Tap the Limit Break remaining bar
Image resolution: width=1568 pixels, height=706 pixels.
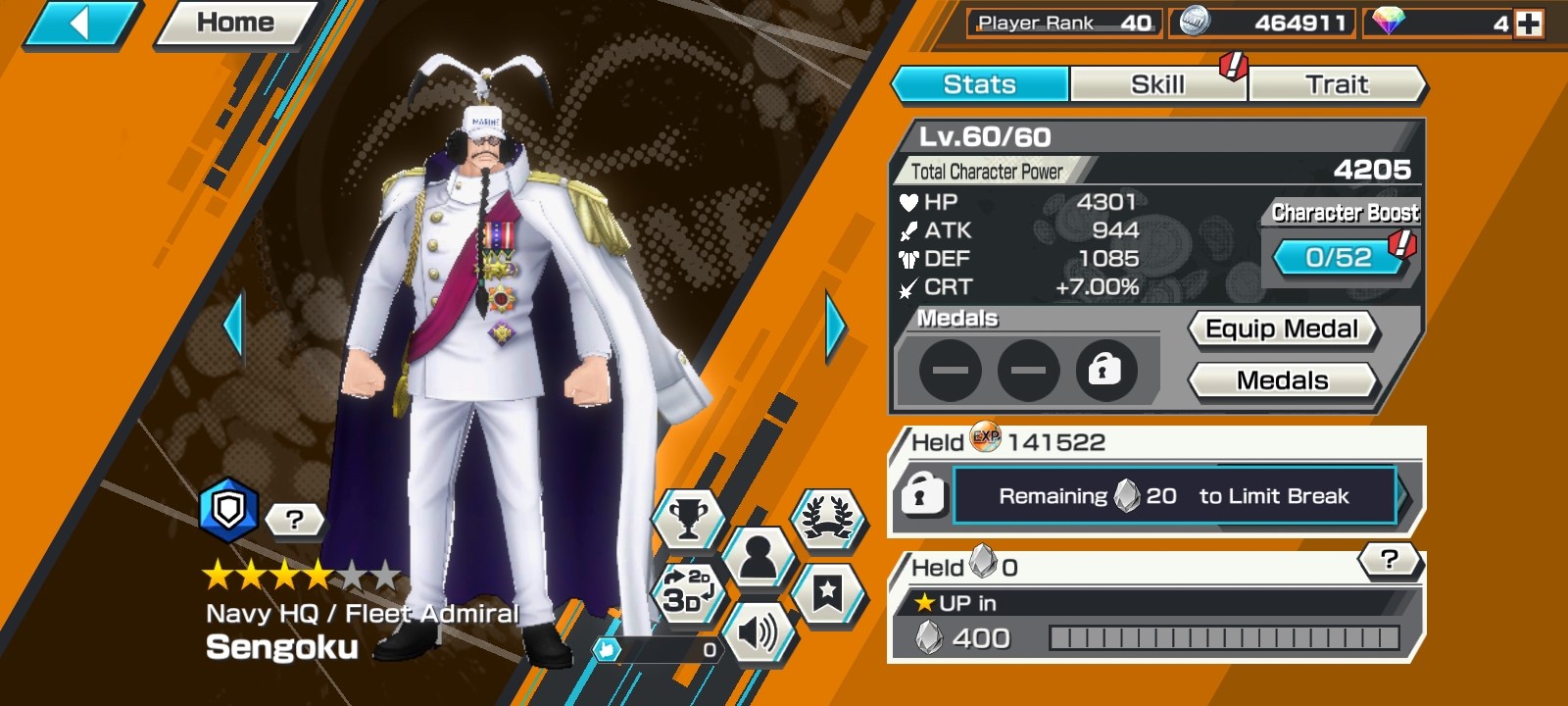point(1174,496)
